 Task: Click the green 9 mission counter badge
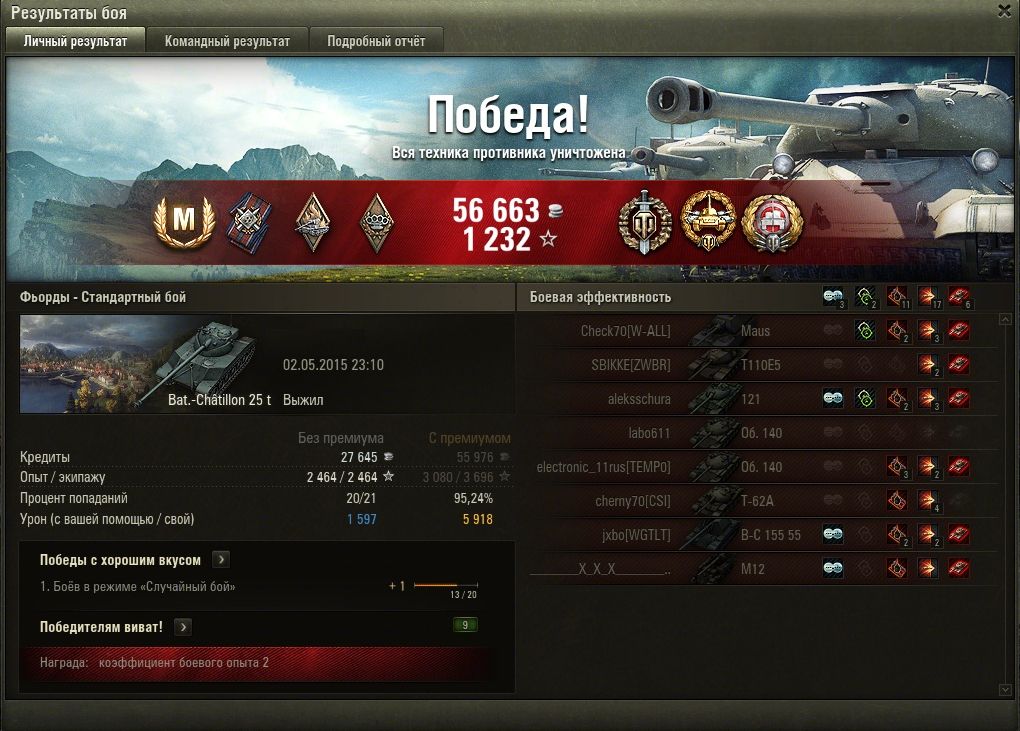pos(465,626)
